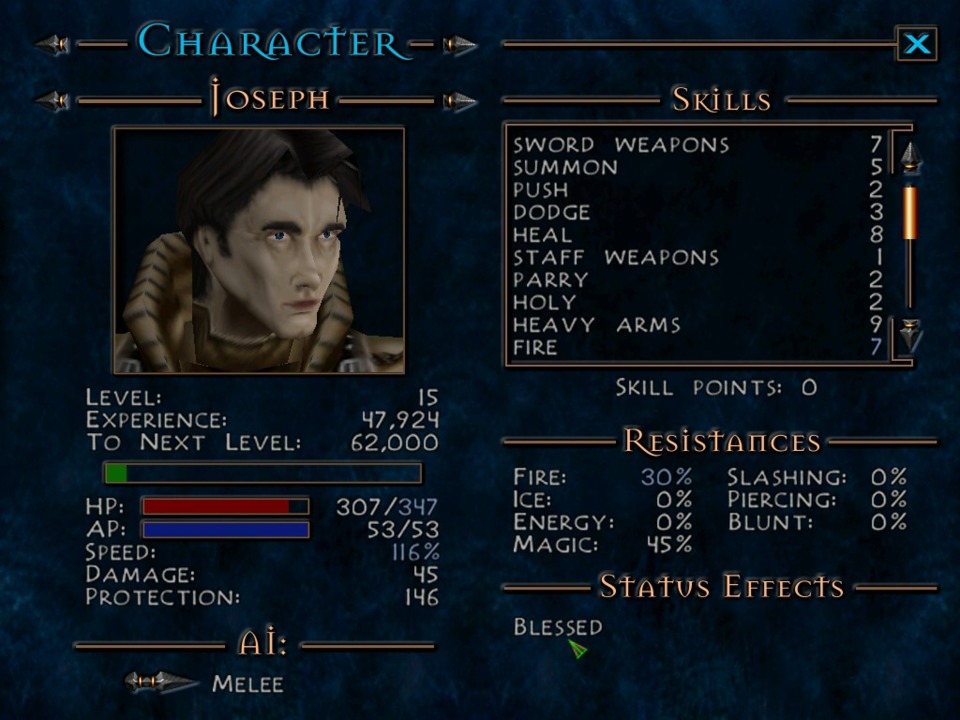
Task: Grab the orange skills scrollbar handle
Action: (x=910, y=212)
